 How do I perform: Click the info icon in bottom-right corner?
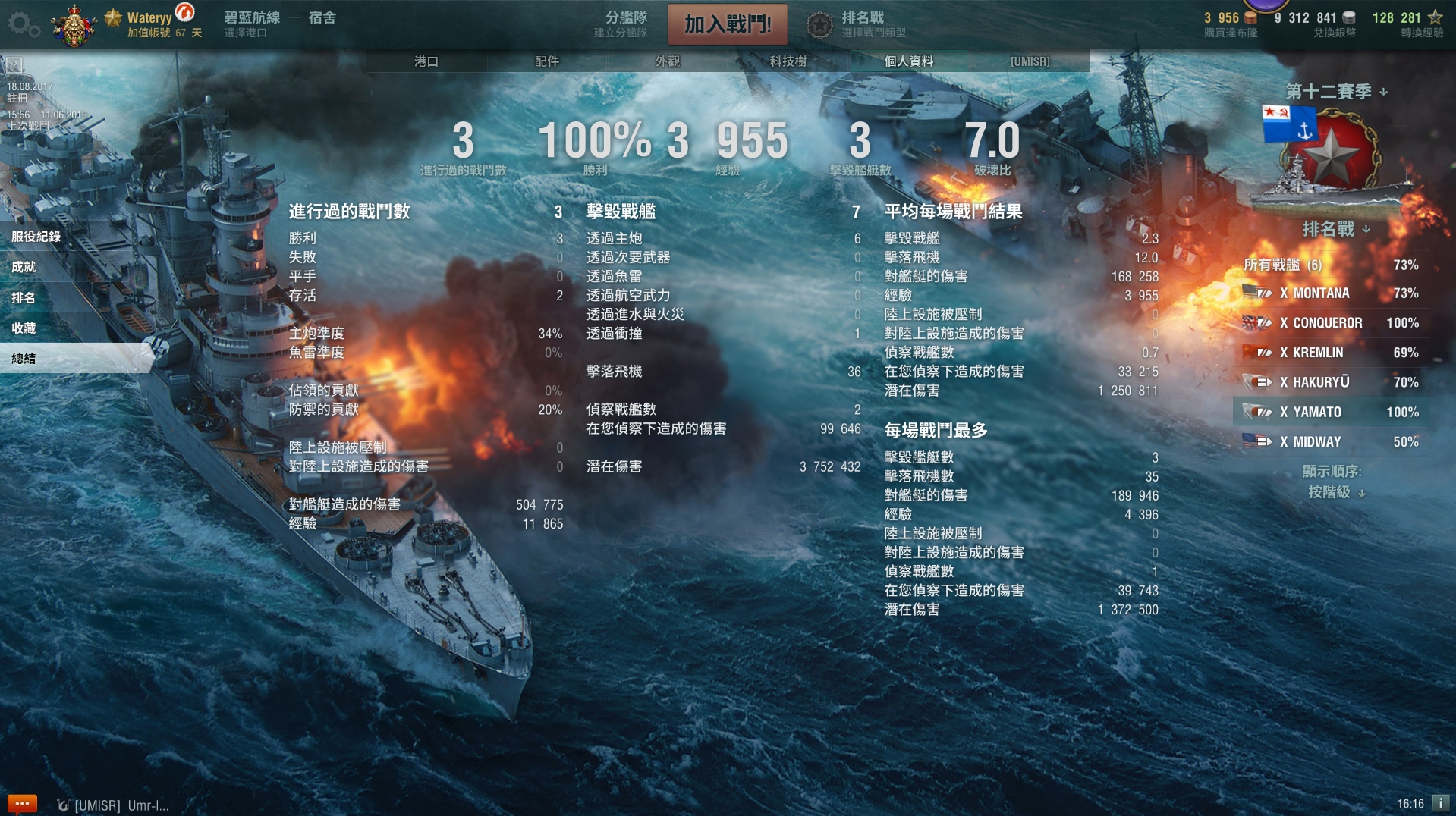tap(1442, 804)
